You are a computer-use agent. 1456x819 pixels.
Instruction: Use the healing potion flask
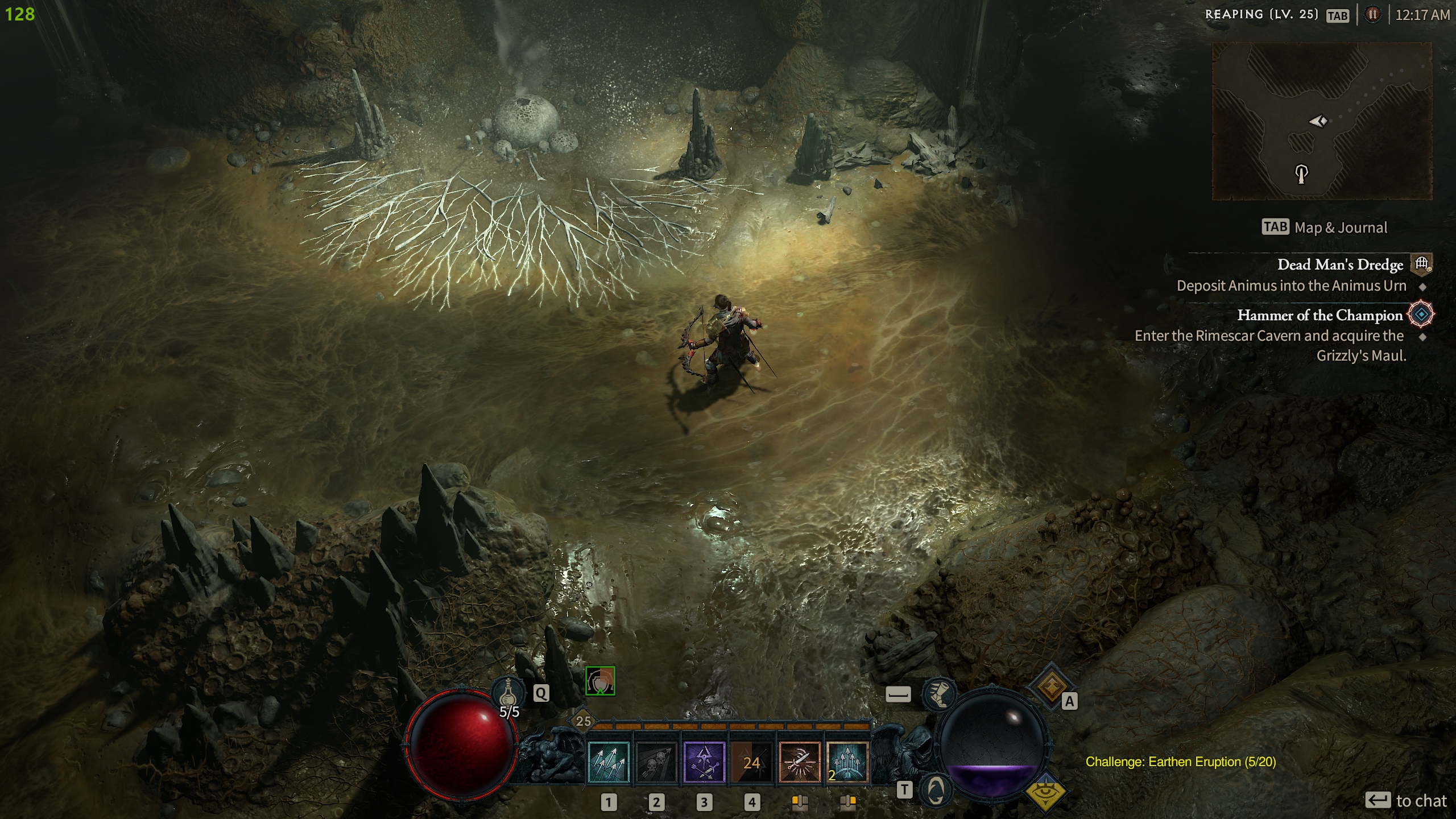pos(507,694)
